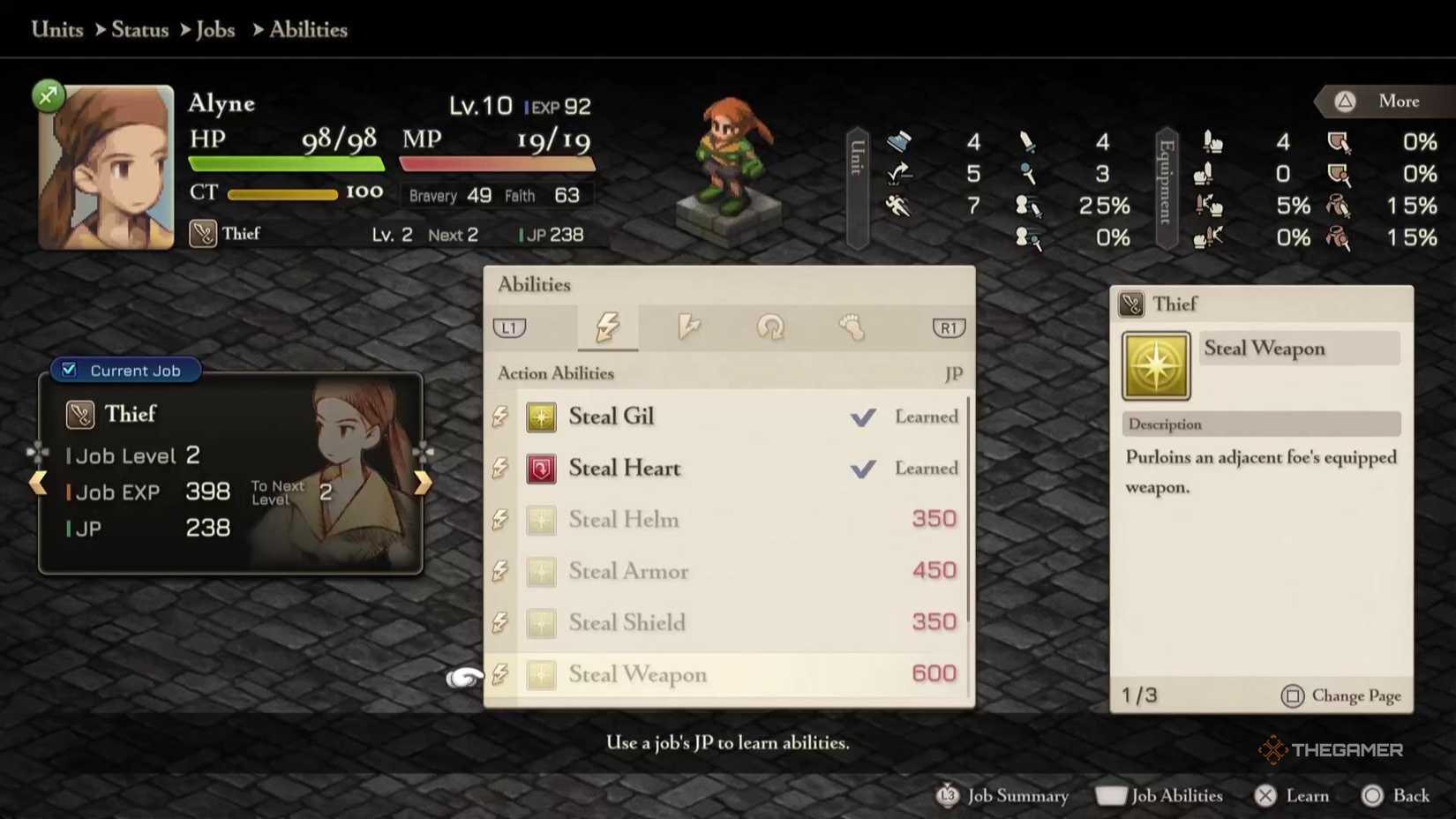
Task: Click the Steal Gil golden ability icon
Action: pyautogui.click(x=541, y=417)
